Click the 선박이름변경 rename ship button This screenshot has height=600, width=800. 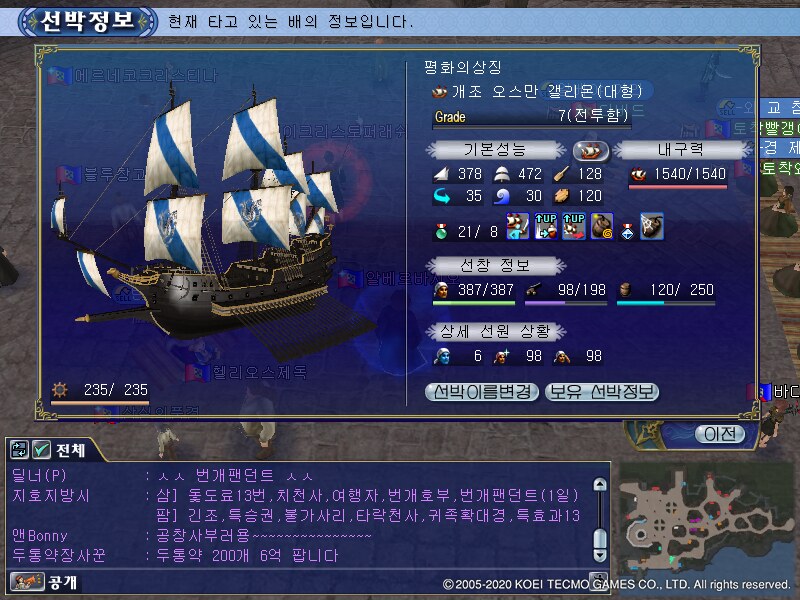pyautogui.click(x=484, y=392)
